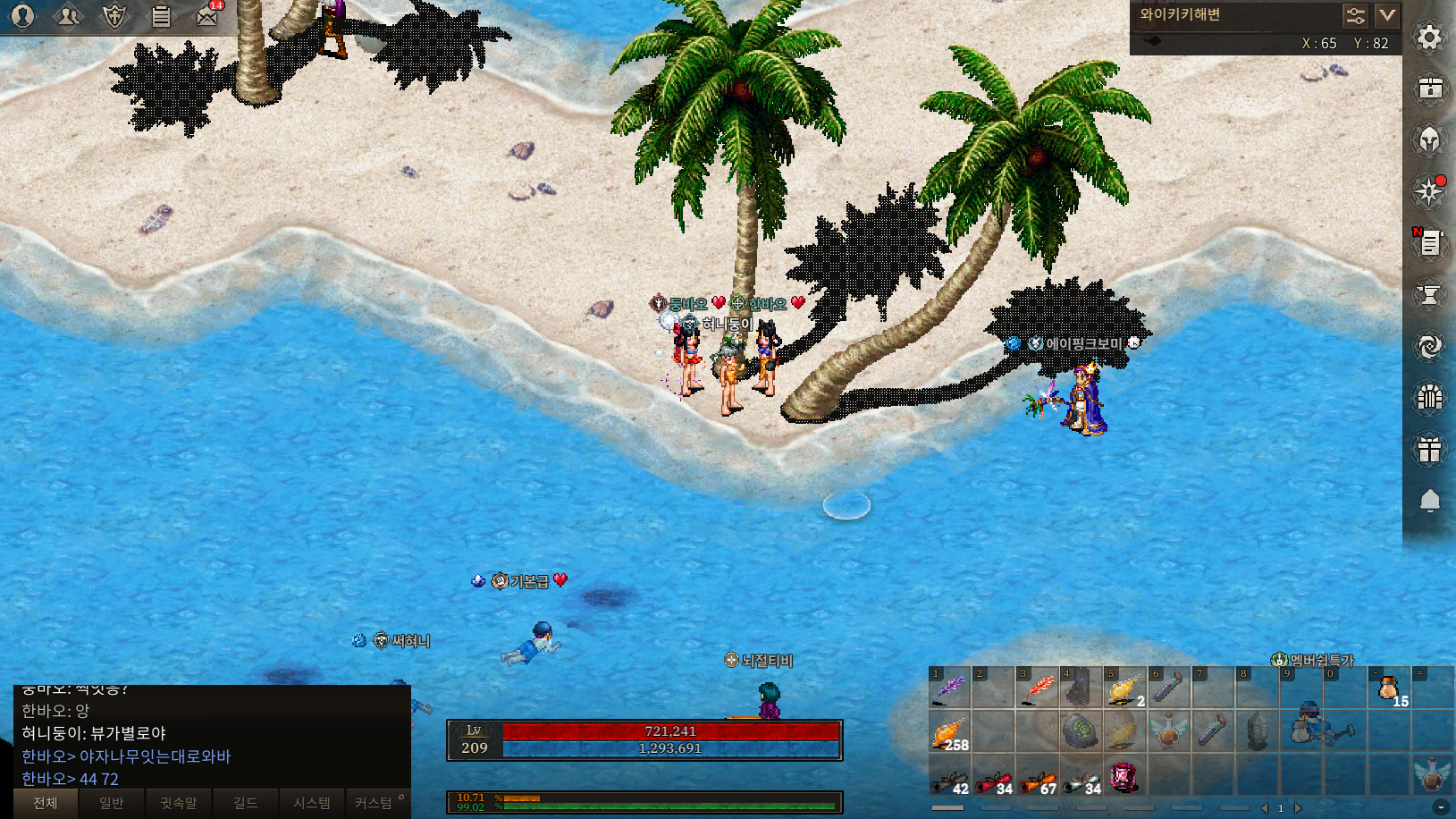Open the guild shield icon
This screenshot has height=819, width=1456.
pos(114,16)
